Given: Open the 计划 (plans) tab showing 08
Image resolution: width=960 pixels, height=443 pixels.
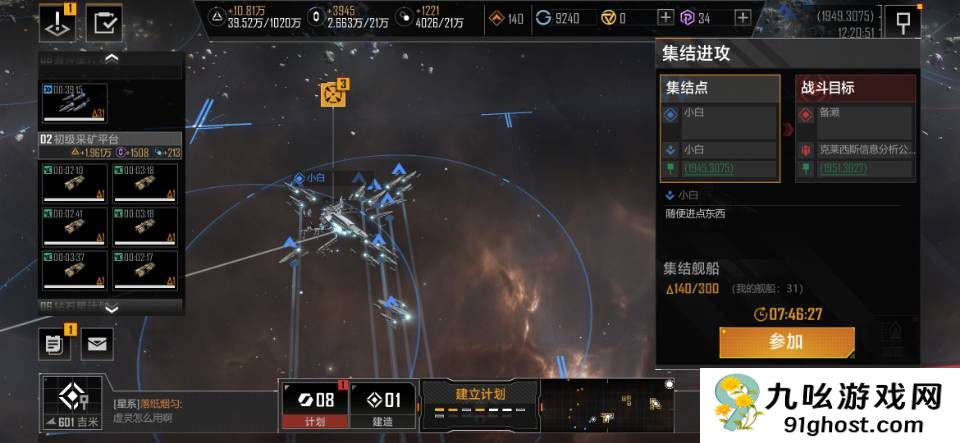Looking at the screenshot, I should click(315, 406).
